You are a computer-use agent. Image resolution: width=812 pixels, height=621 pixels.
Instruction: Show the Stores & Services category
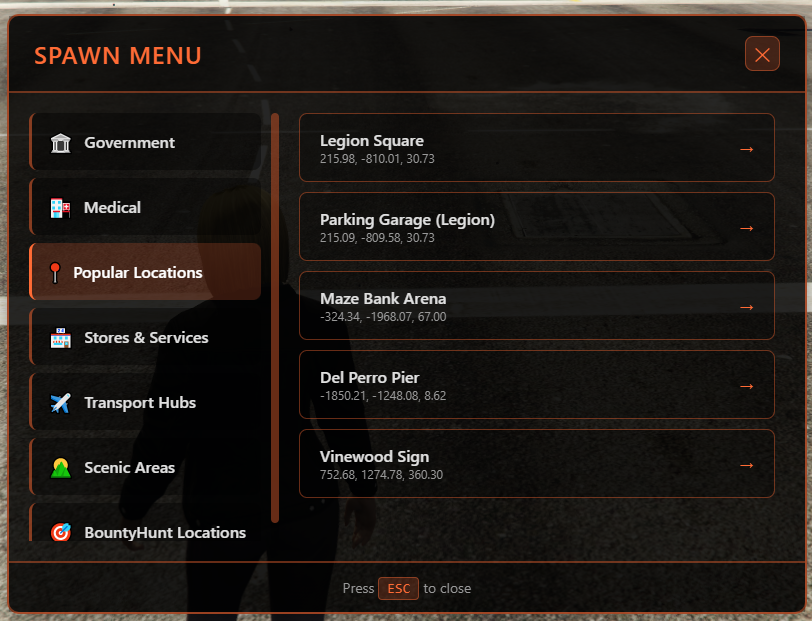coord(146,338)
